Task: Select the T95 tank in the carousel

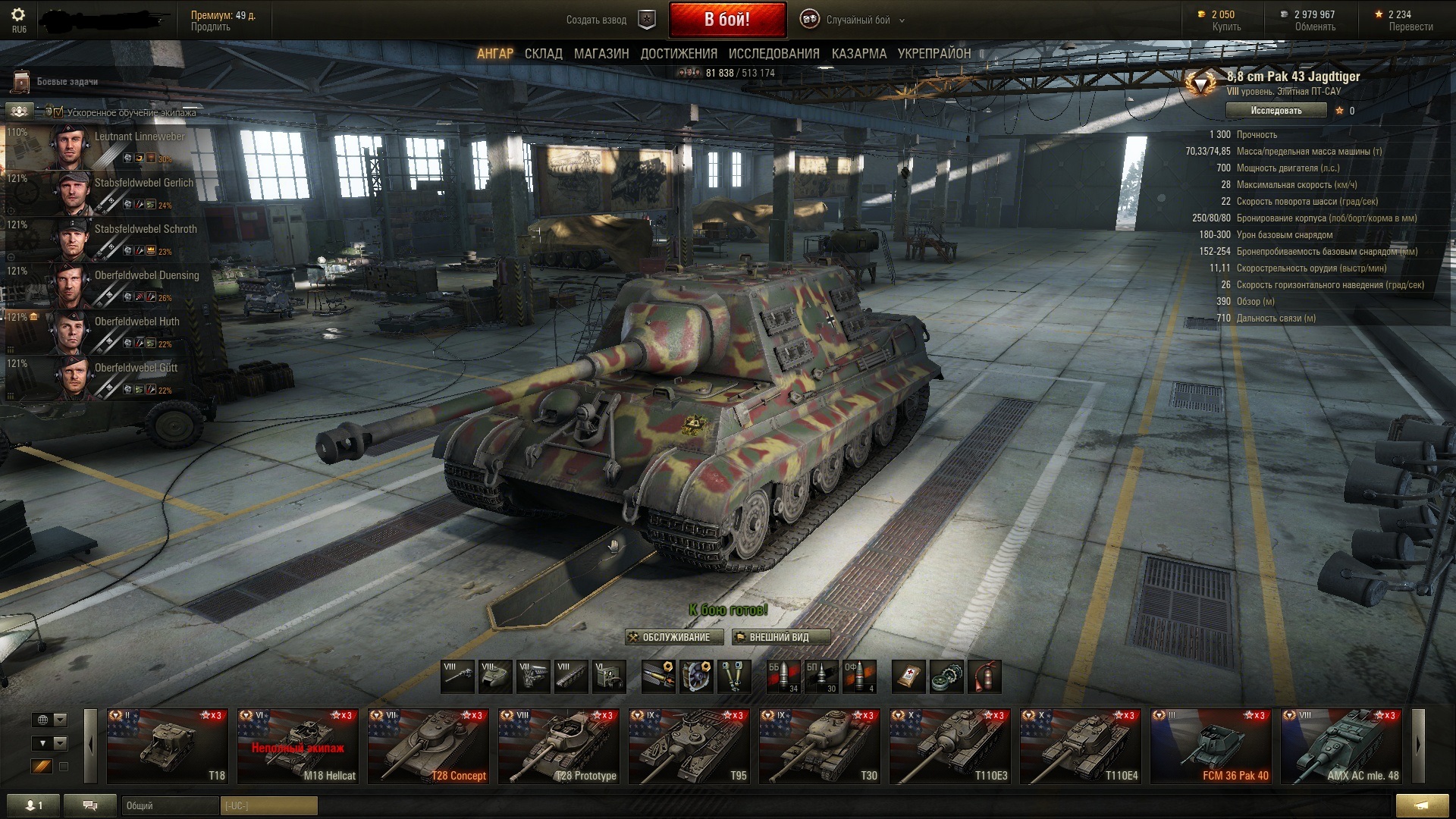Action: (x=689, y=745)
